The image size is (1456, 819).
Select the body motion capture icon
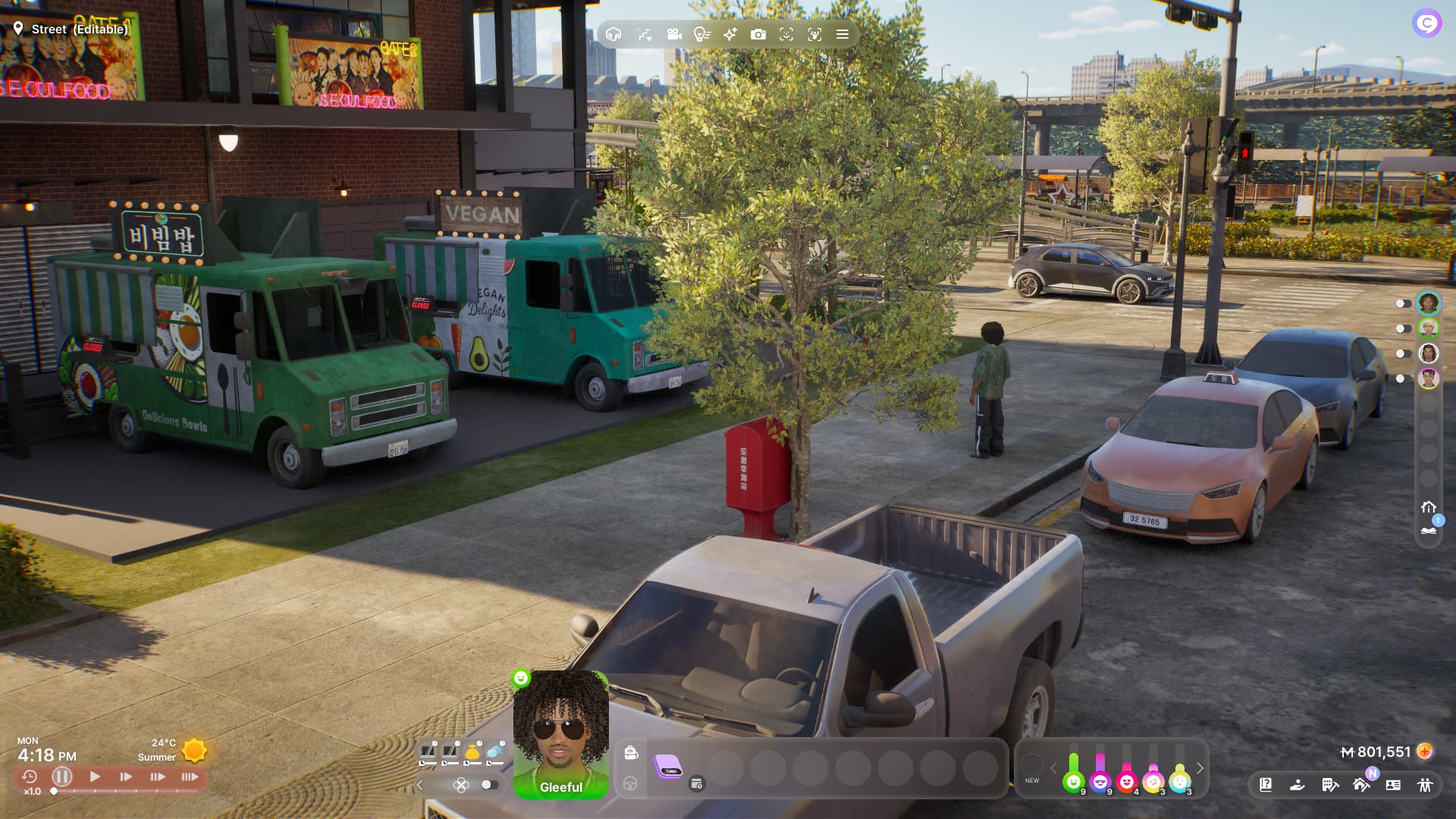pos(814,34)
